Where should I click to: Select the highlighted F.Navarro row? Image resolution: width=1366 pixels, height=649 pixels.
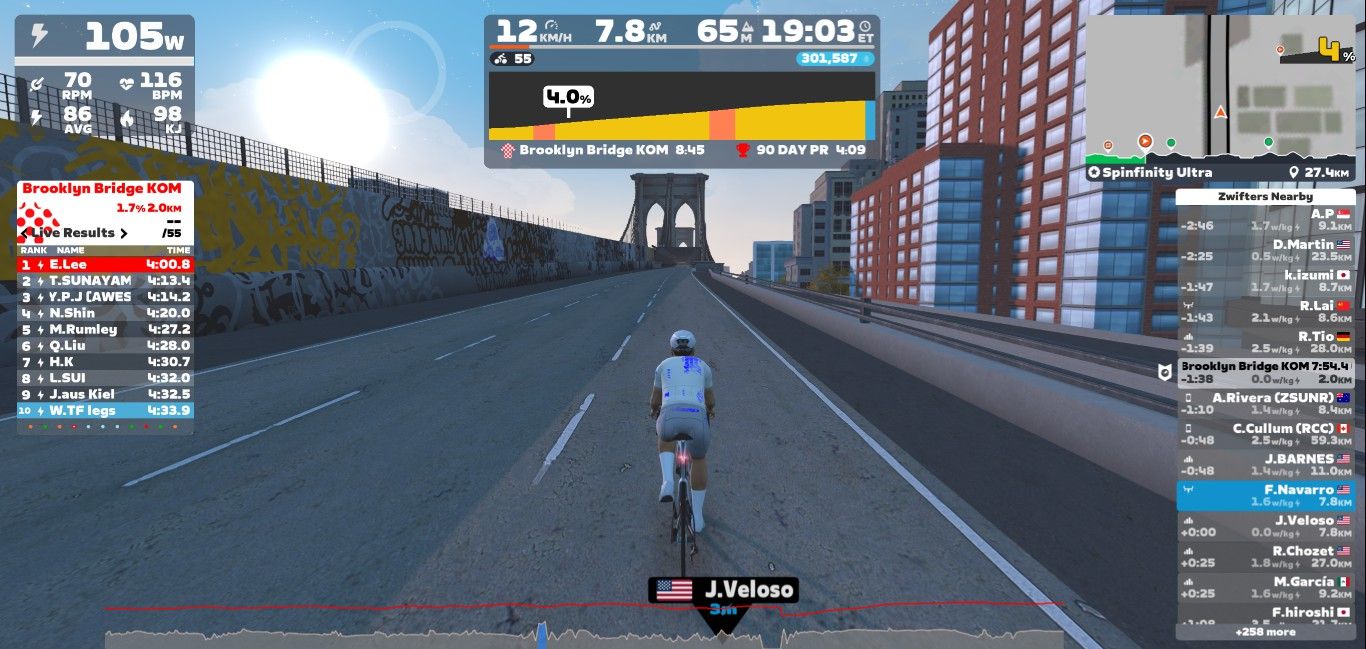coord(1266,496)
